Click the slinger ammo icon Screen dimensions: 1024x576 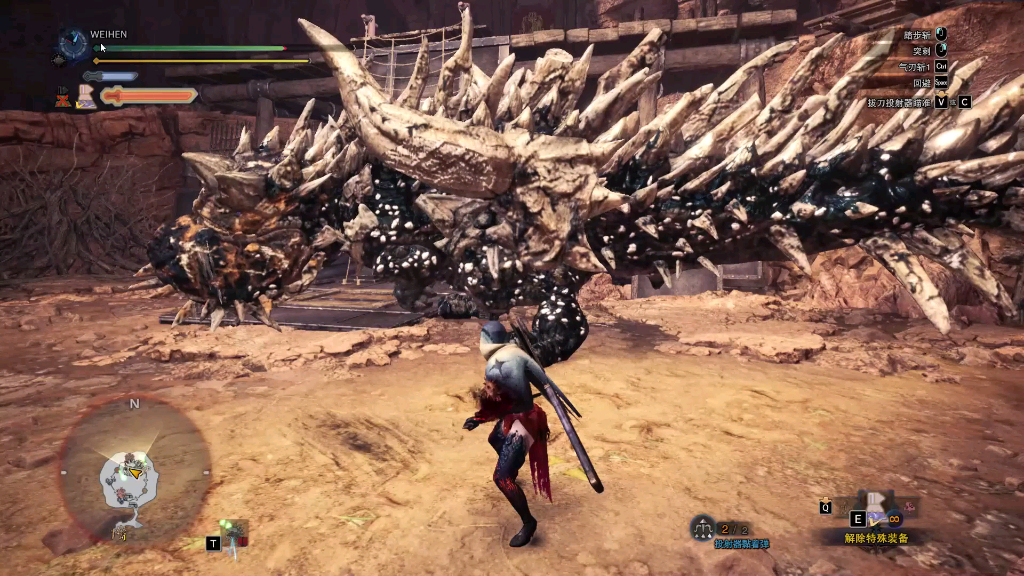click(x=702, y=528)
